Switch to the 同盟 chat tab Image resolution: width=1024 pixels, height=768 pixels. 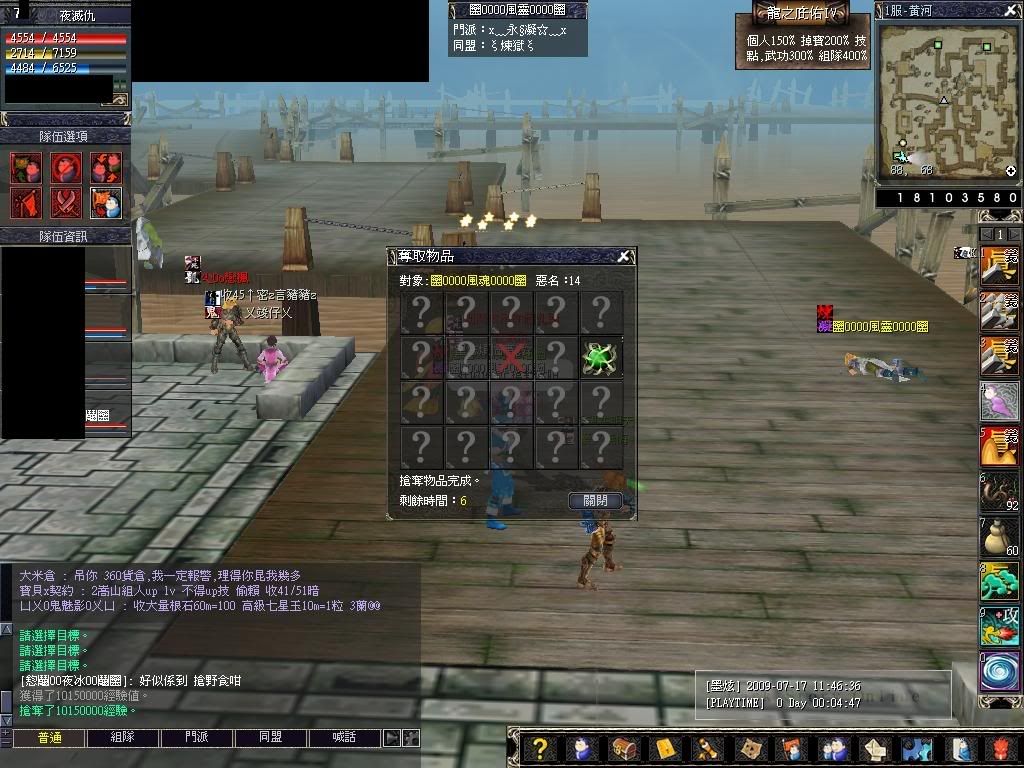271,737
